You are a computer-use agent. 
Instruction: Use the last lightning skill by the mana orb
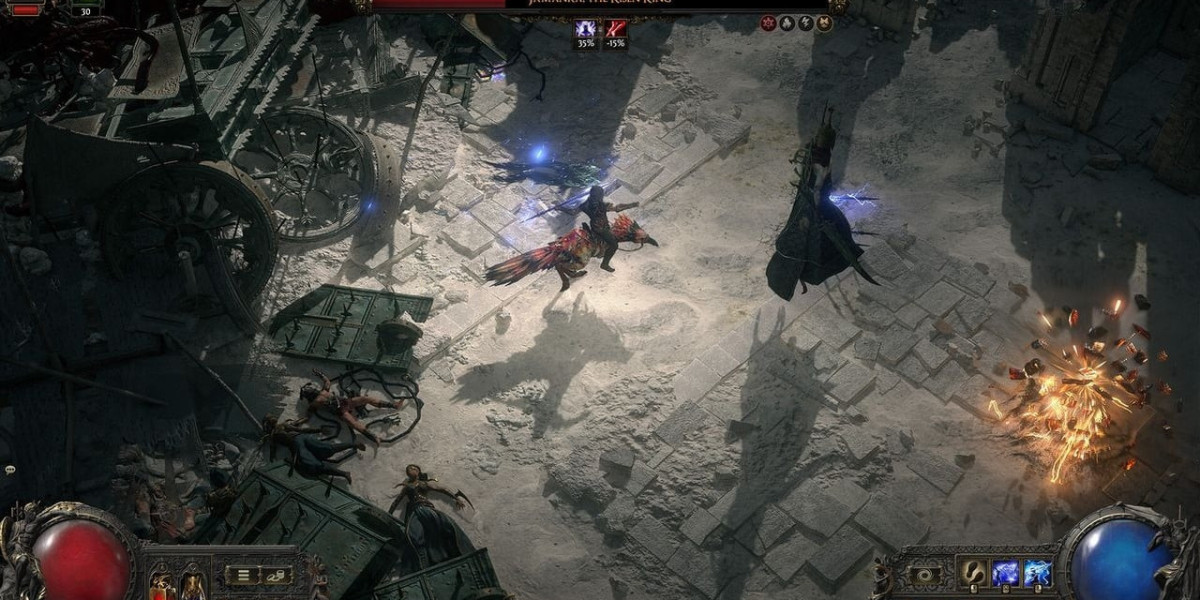[x=1037, y=573]
